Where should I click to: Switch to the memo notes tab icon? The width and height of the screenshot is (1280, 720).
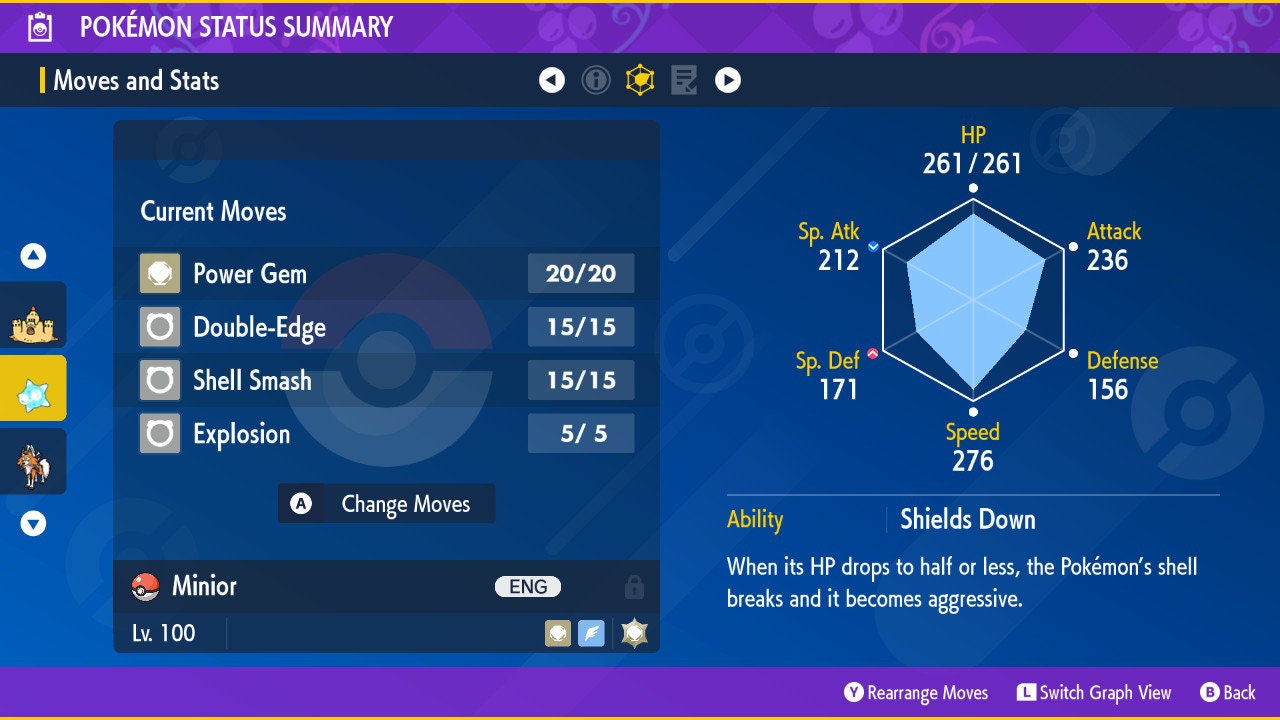point(684,80)
